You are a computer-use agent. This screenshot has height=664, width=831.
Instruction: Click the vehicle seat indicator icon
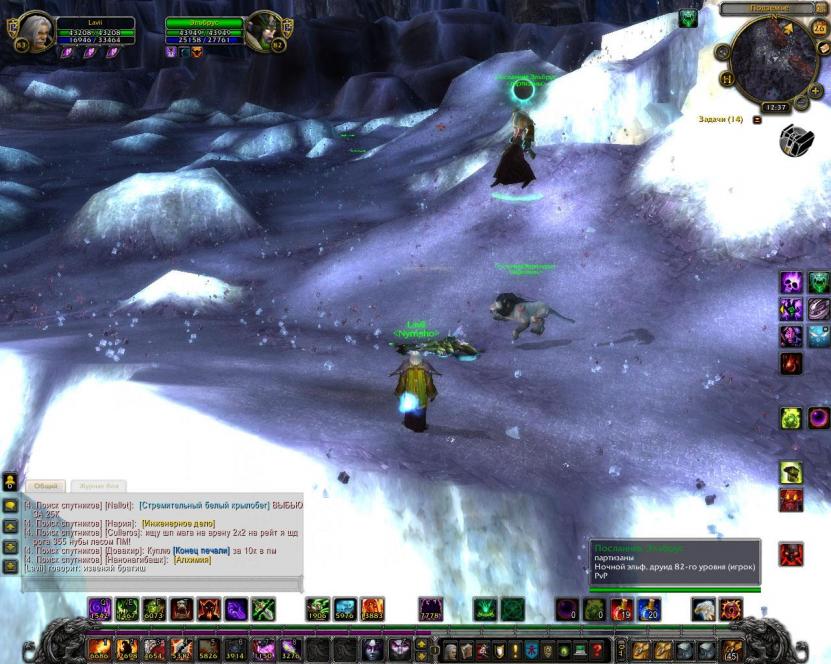796,141
